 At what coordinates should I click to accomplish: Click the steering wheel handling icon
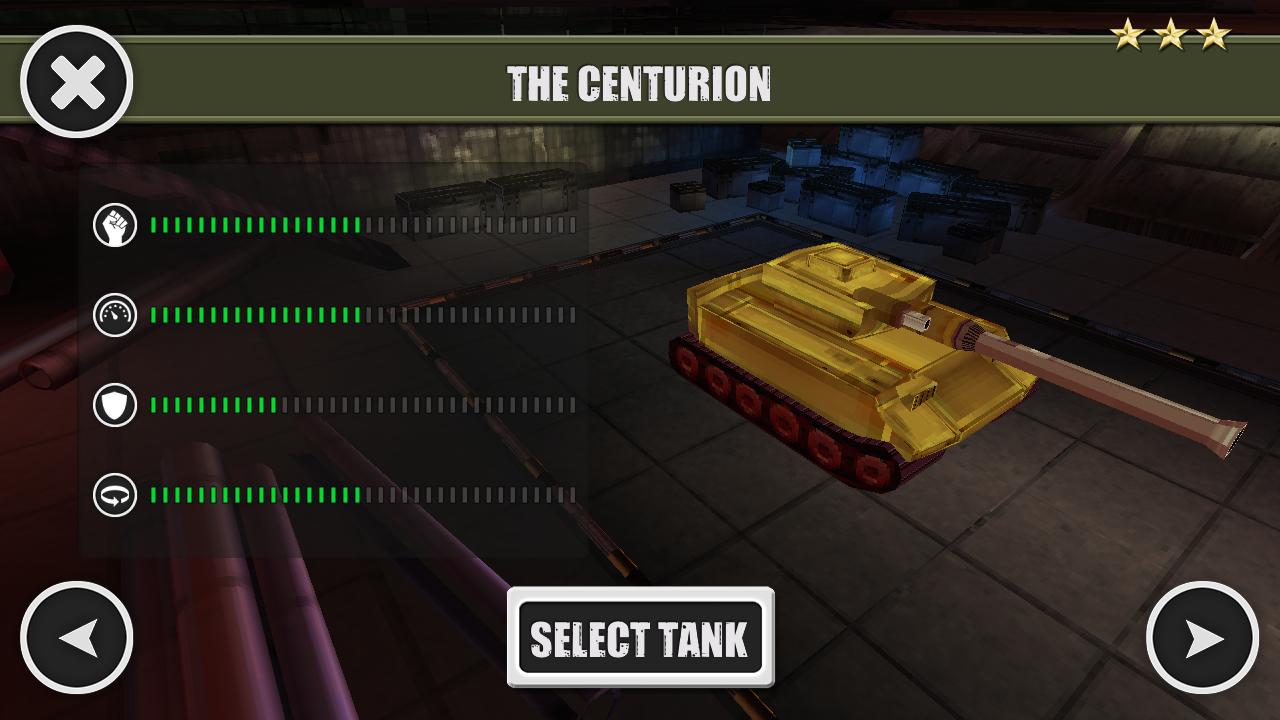pos(115,491)
